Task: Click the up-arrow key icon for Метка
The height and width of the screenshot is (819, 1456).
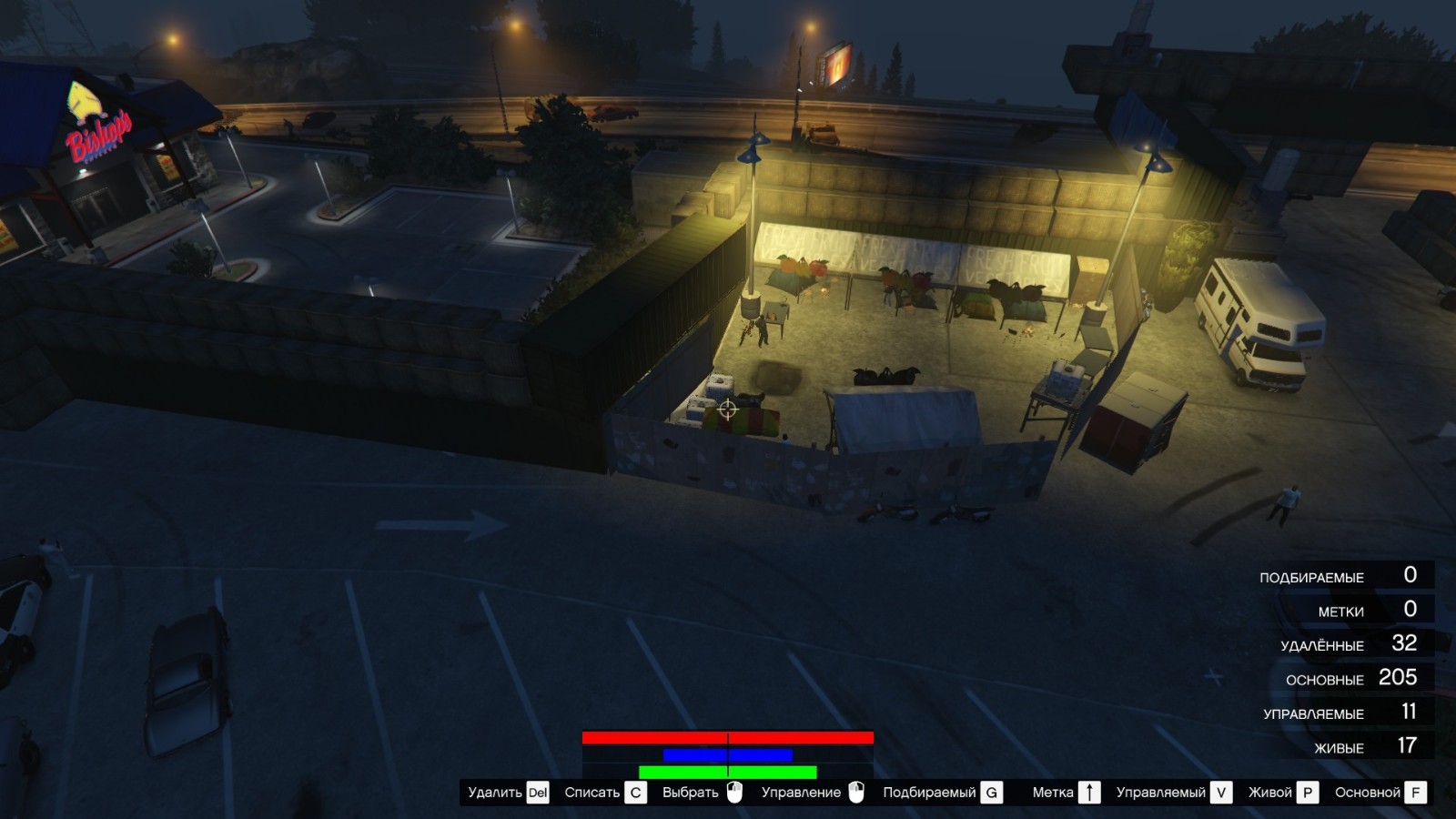Action: [1088, 792]
